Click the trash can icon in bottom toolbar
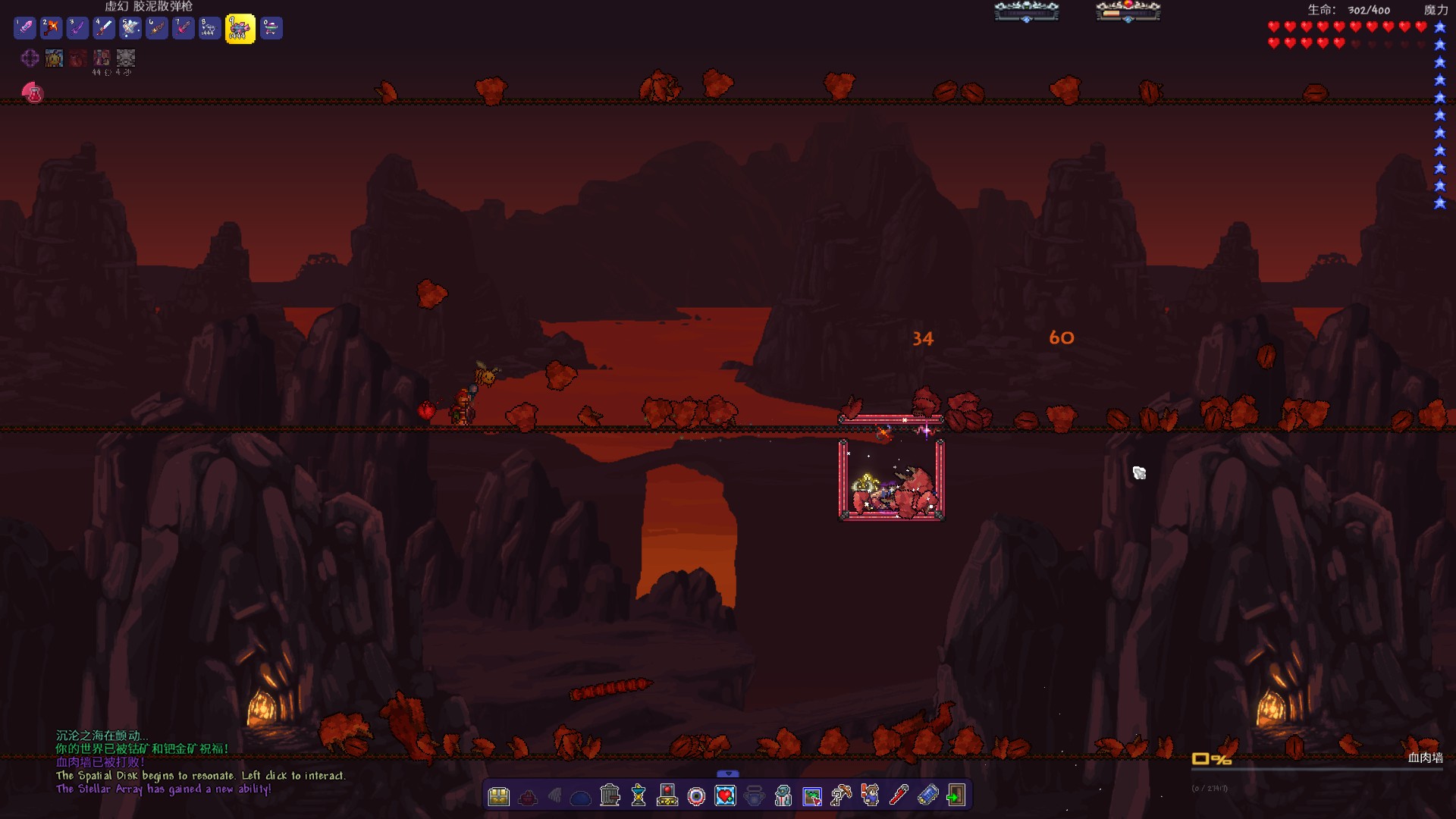The image size is (1456, 819). (610, 795)
